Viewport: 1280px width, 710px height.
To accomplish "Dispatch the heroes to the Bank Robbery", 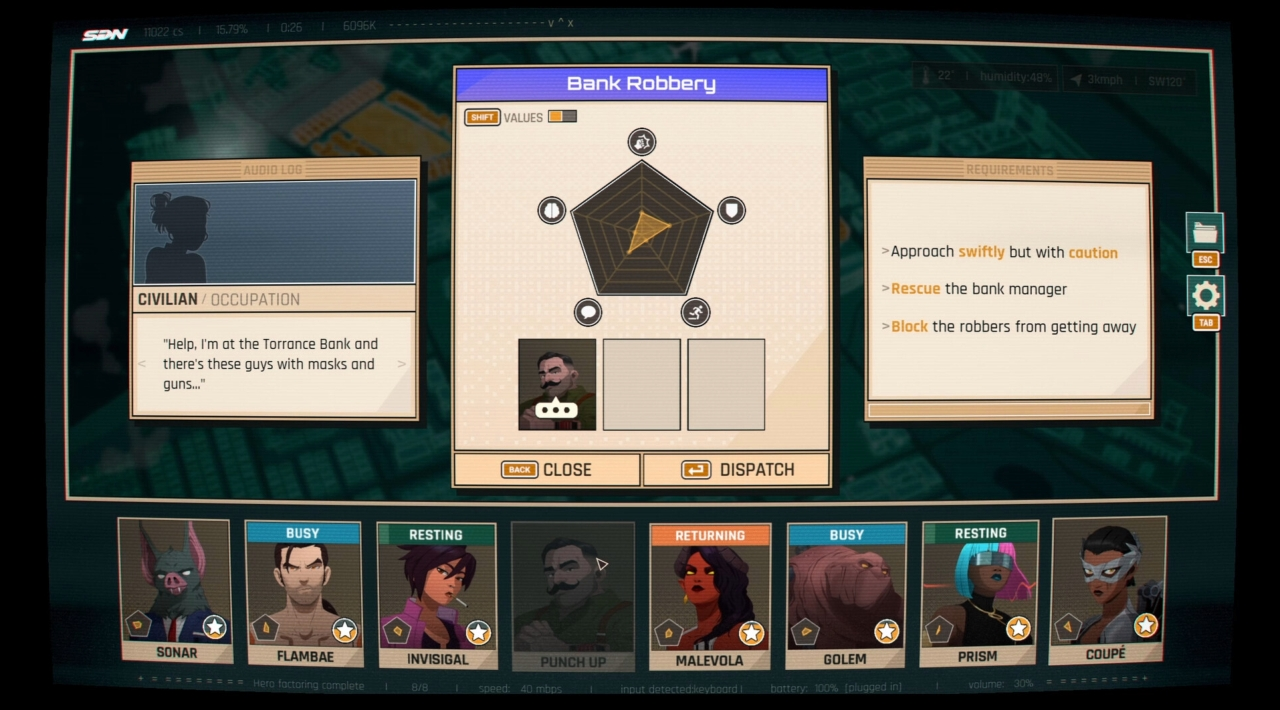I will (736, 469).
